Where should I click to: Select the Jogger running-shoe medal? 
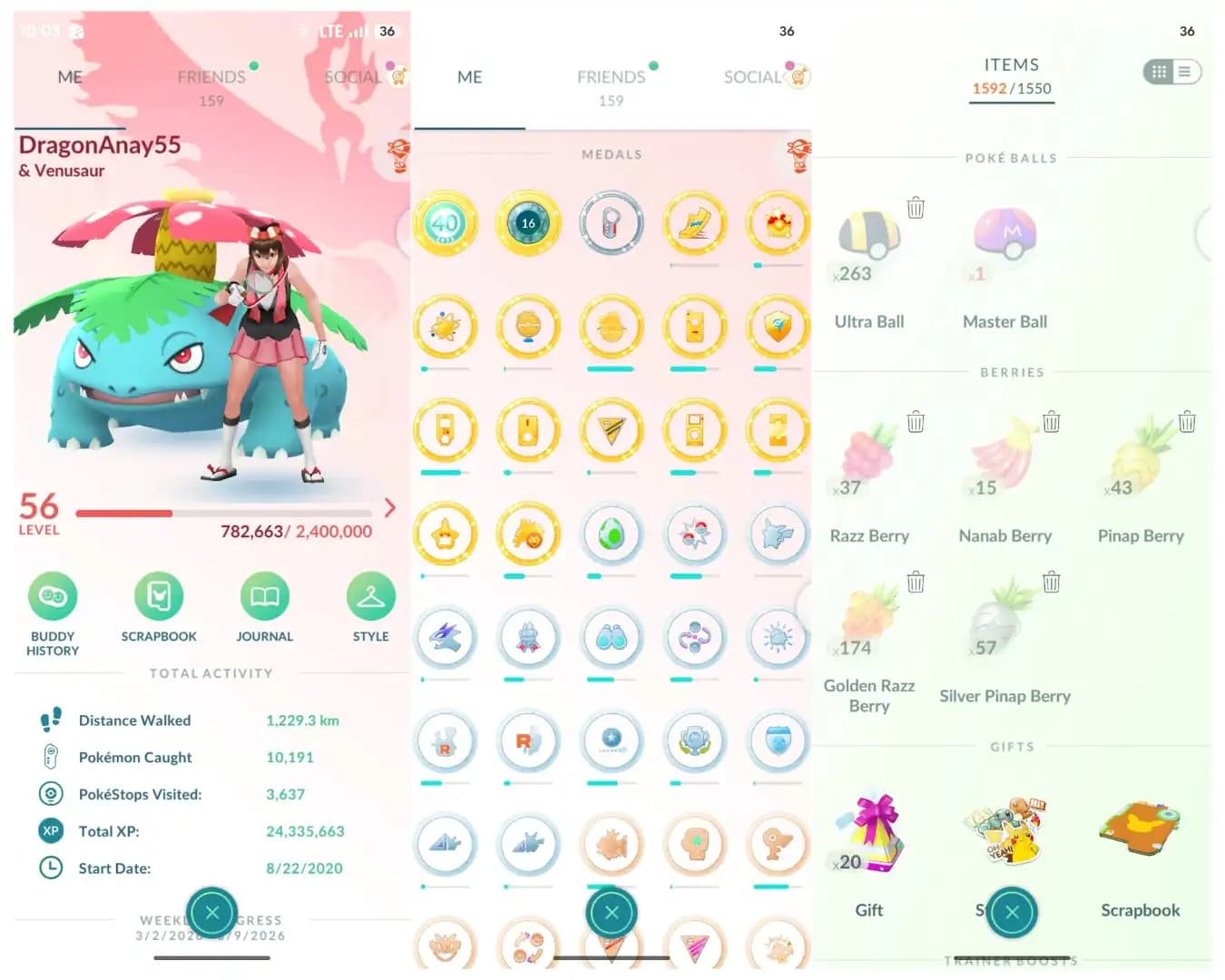click(x=695, y=222)
